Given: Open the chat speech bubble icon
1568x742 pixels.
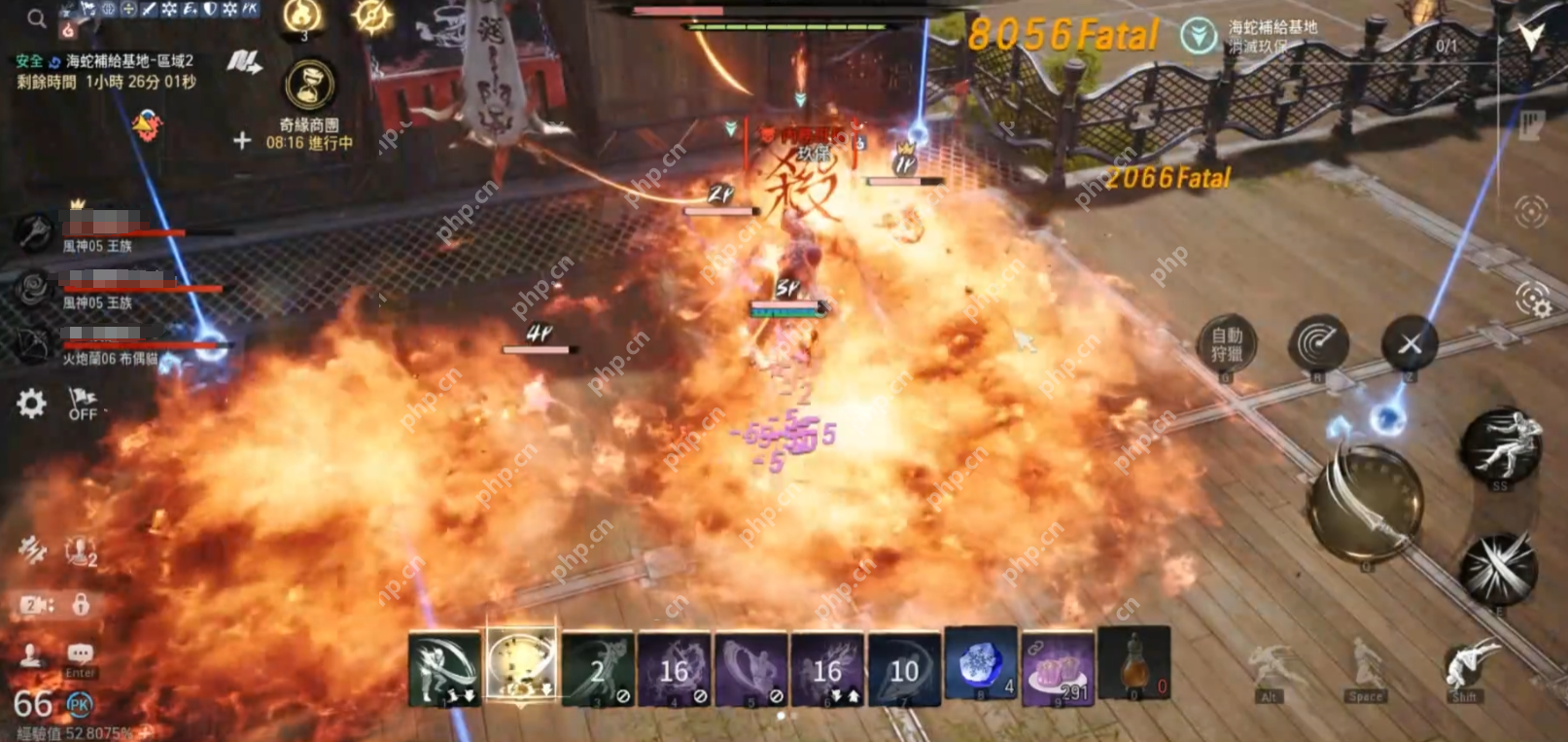Looking at the screenshot, I should coord(80,654).
